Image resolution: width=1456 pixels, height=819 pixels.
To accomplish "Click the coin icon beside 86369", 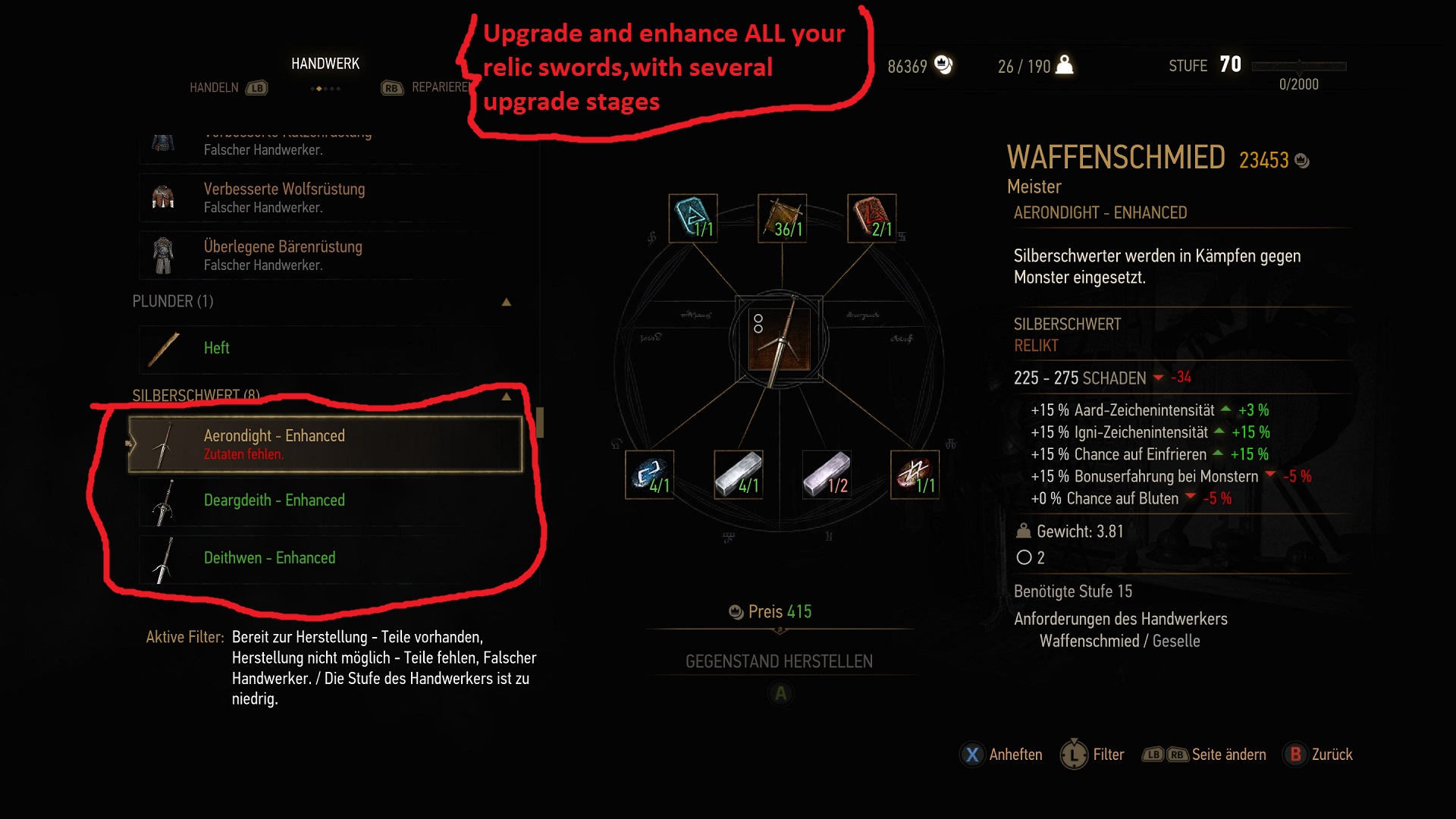I will pyautogui.click(x=943, y=66).
